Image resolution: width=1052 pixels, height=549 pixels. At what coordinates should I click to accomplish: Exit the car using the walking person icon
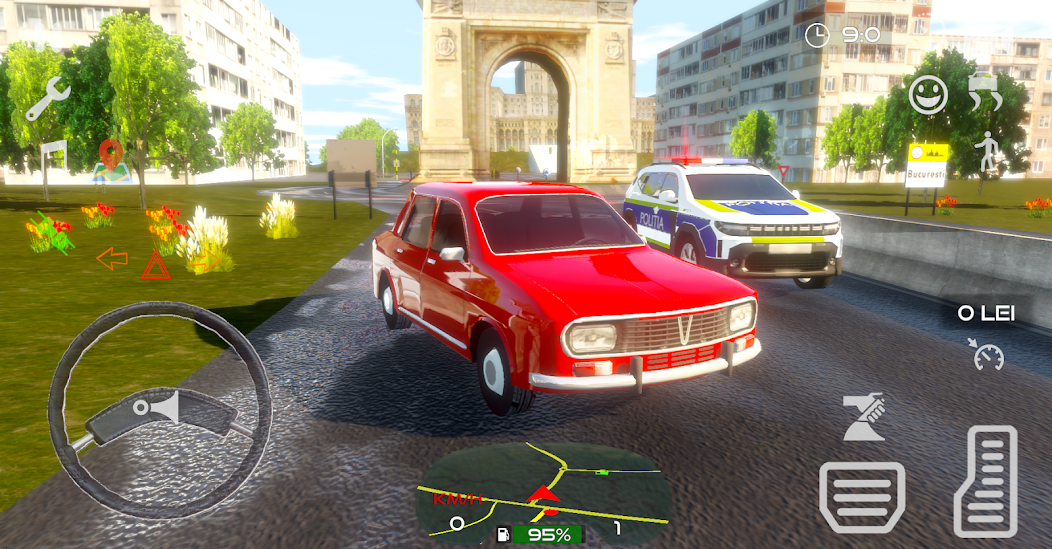tap(988, 151)
